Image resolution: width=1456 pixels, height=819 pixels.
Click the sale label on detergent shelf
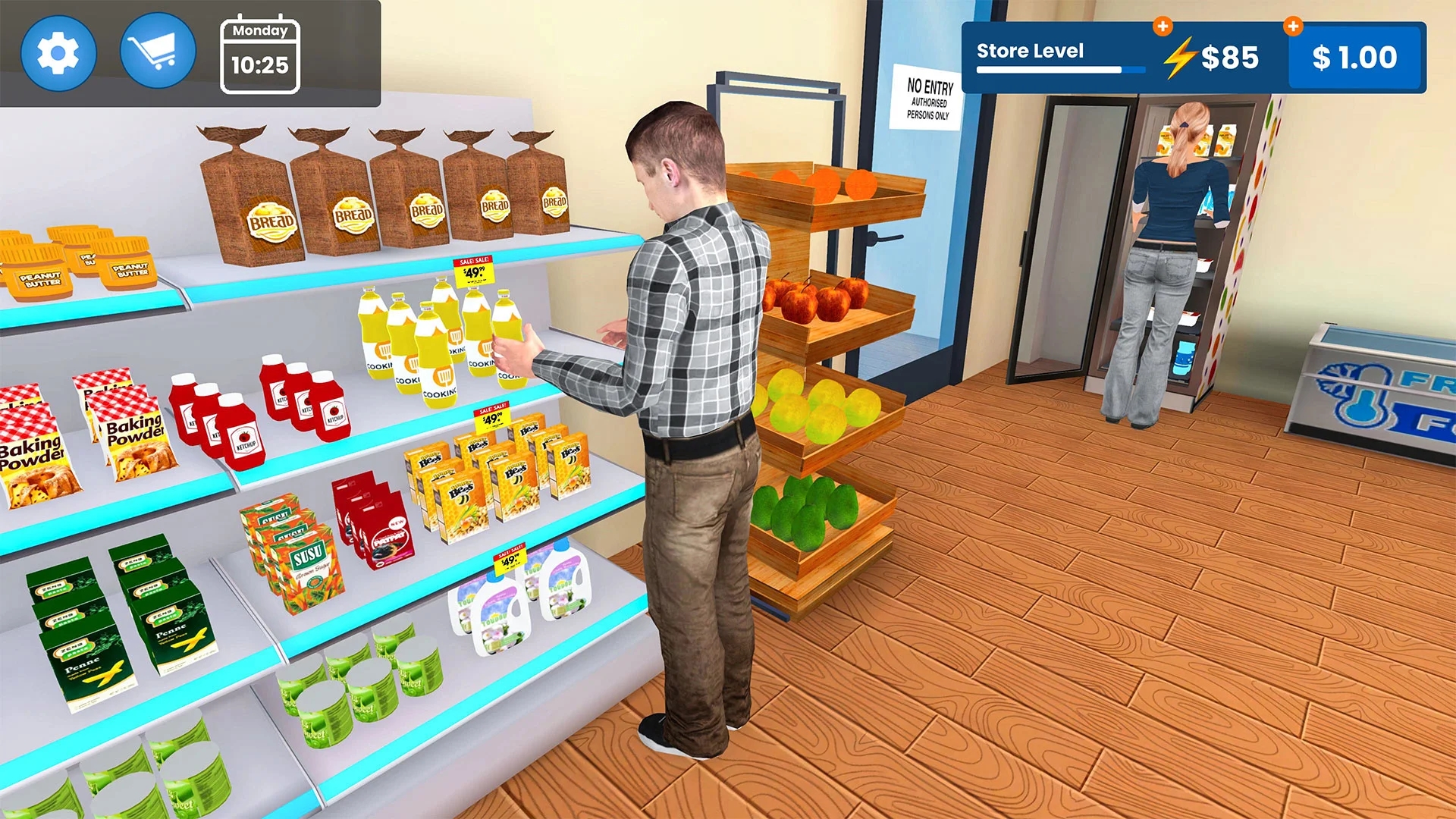coord(510,560)
